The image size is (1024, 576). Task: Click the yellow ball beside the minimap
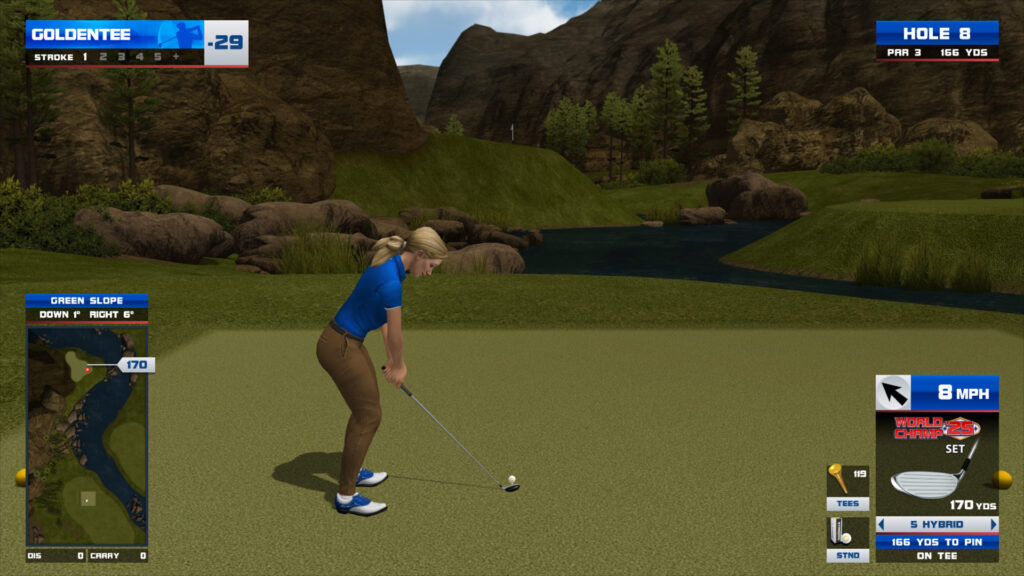click(20, 477)
